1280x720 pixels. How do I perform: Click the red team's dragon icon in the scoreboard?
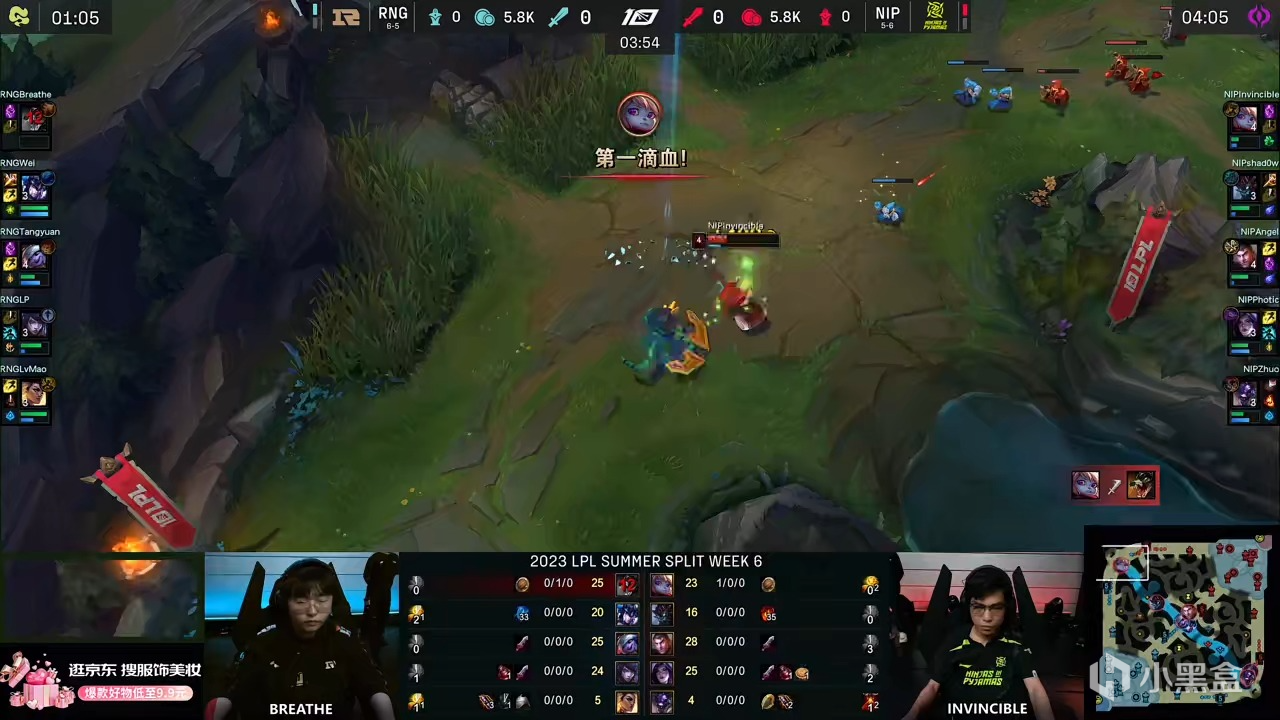[751, 16]
